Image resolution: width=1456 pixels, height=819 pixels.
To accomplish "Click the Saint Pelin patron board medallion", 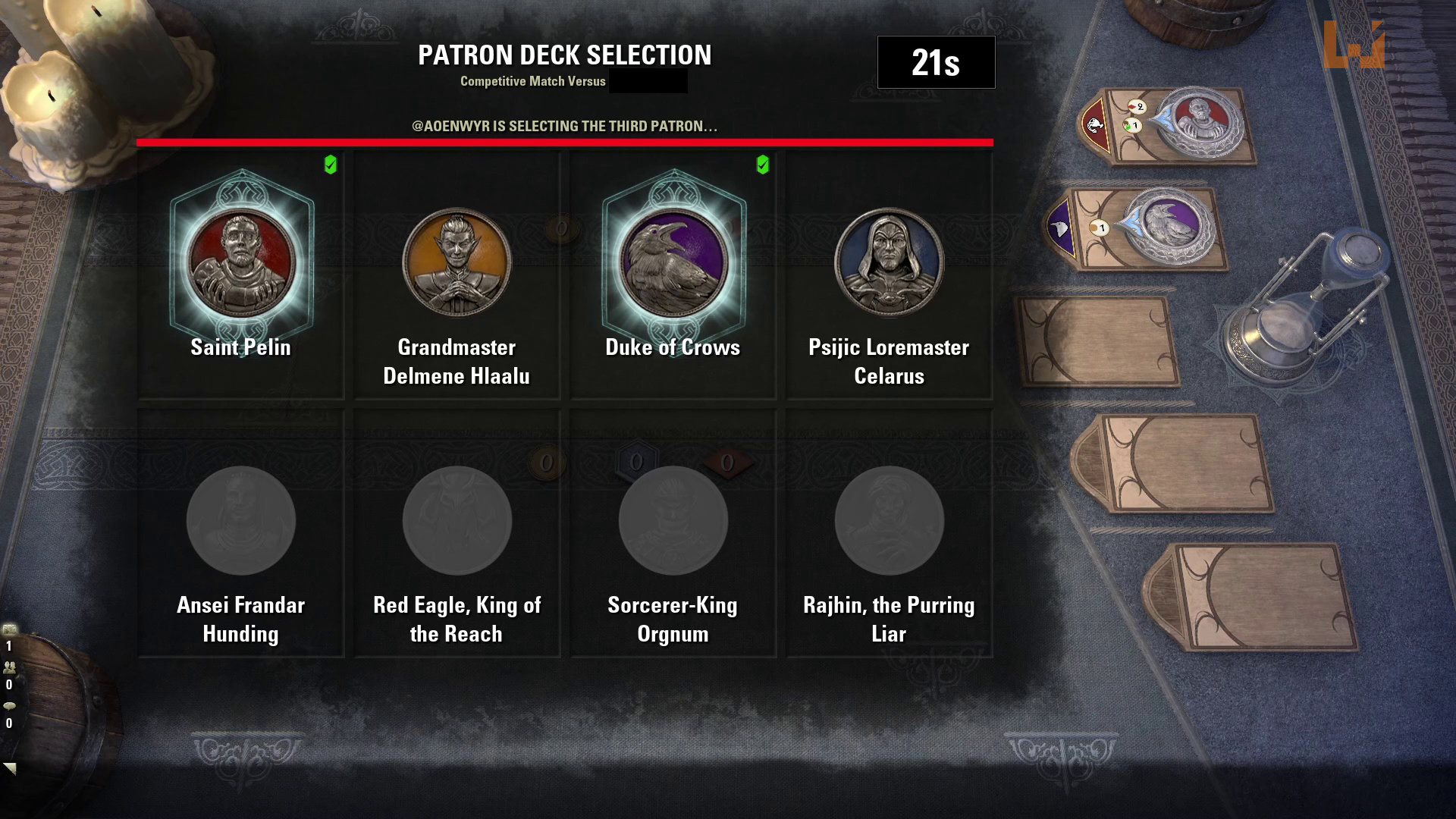I will click(1199, 121).
